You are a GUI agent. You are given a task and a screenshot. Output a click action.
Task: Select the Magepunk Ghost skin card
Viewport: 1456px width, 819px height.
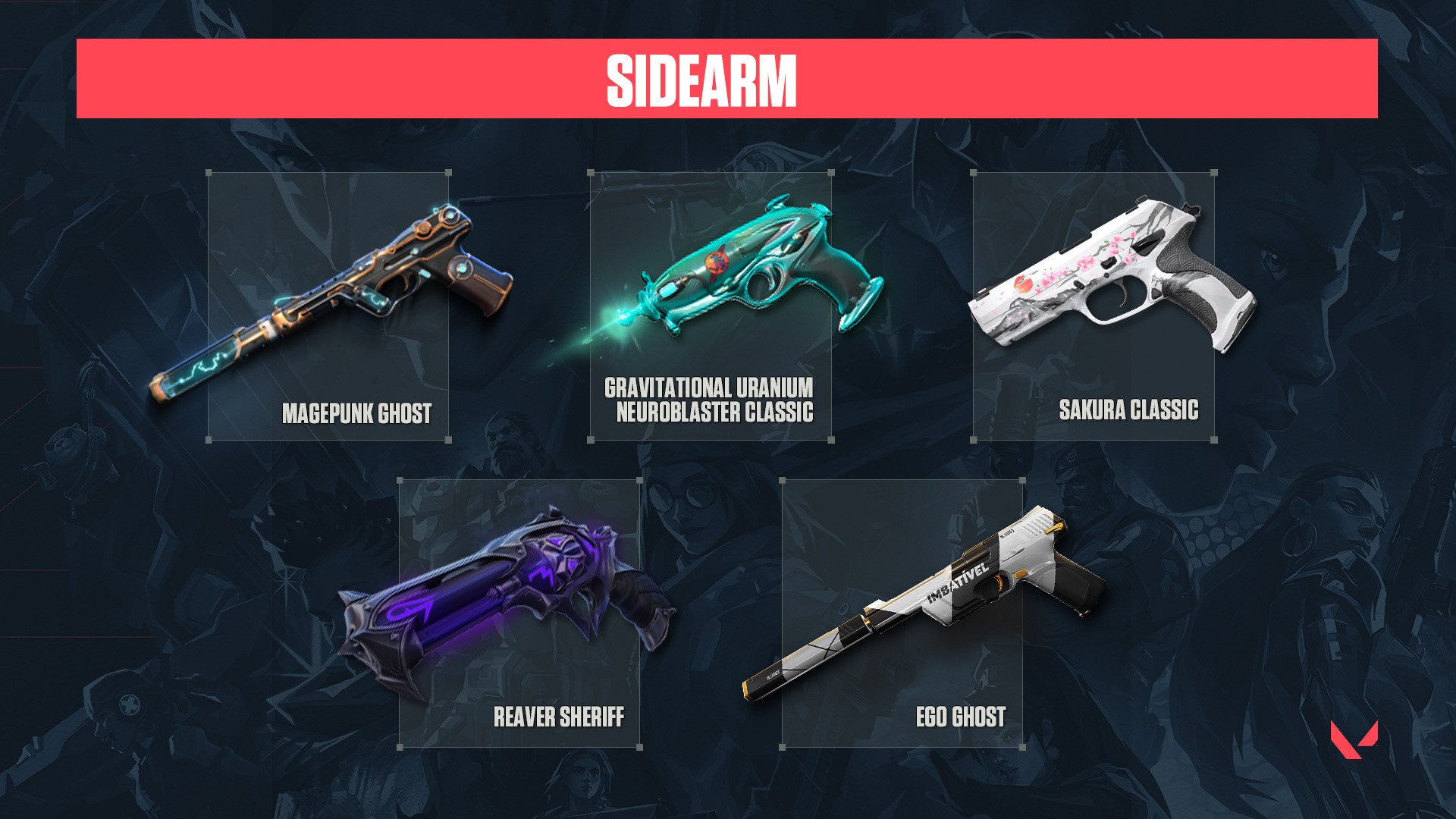[x=328, y=306]
